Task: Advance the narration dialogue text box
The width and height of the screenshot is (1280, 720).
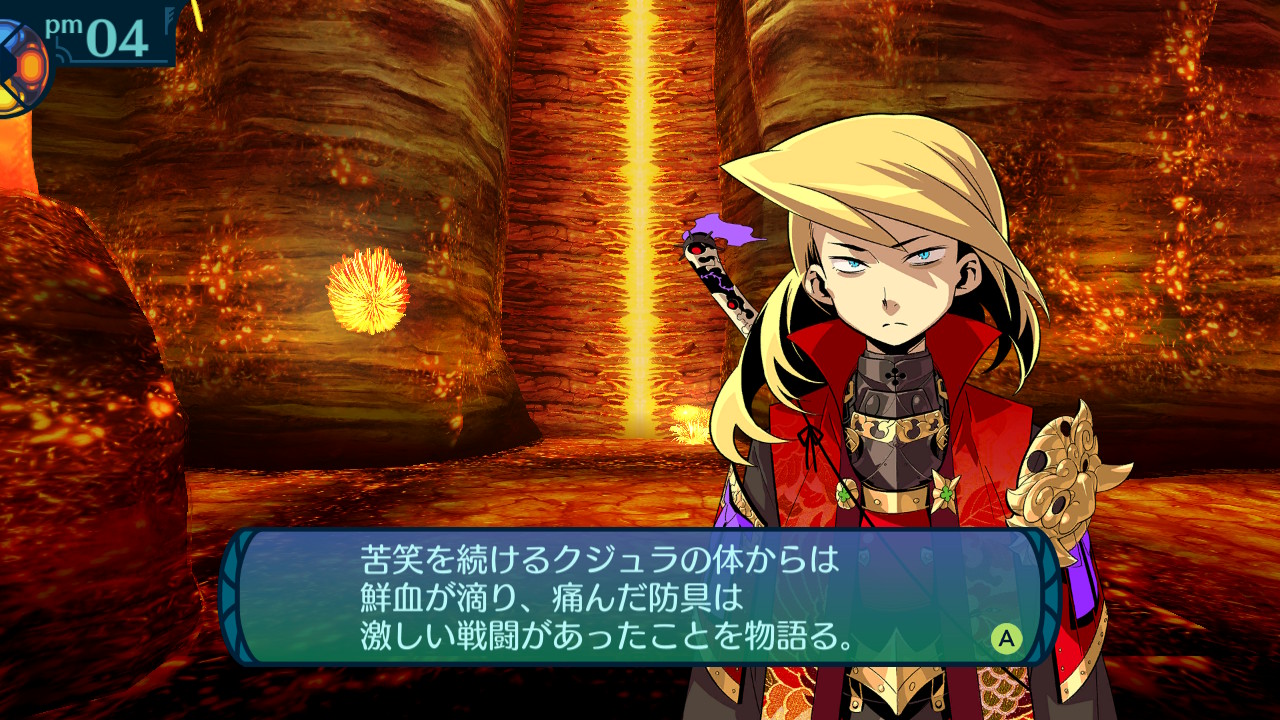Action: point(1006,638)
